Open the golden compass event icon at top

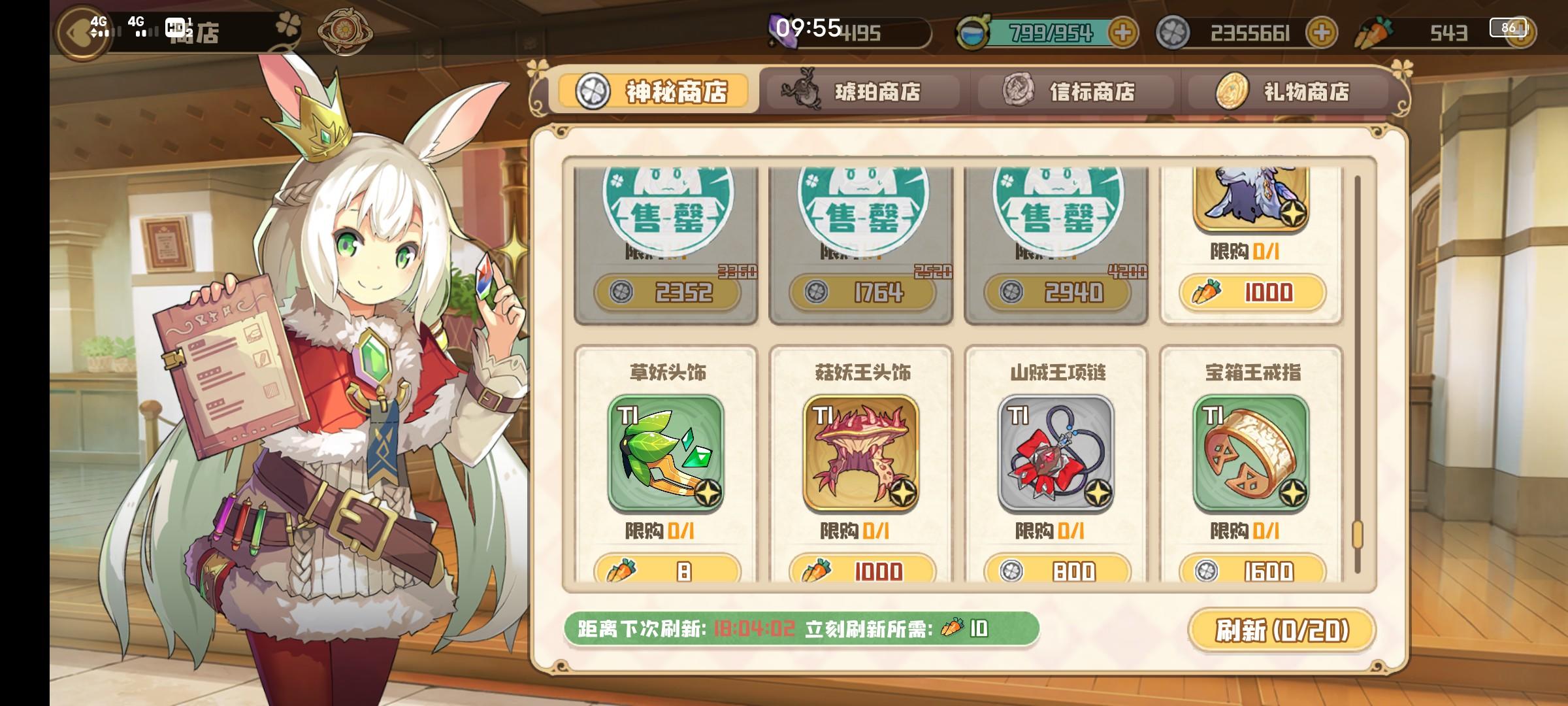click(x=345, y=29)
